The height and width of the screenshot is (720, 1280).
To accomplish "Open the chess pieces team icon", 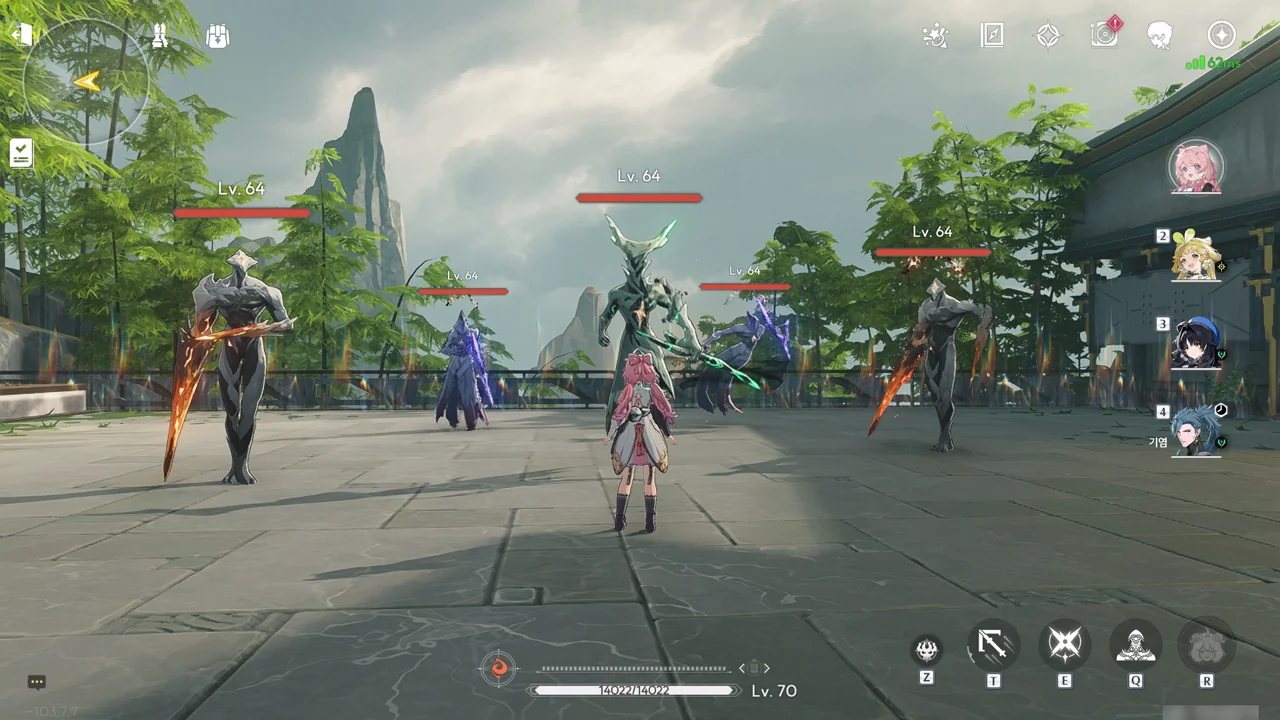I will point(159,36).
